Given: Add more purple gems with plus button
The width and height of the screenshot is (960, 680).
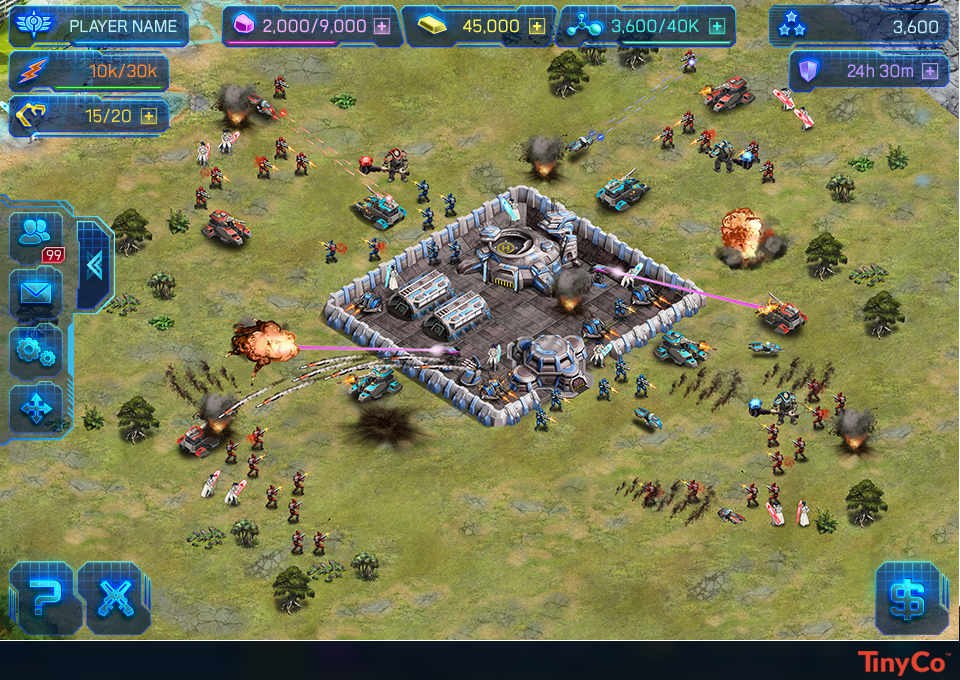Looking at the screenshot, I should 382,27.
